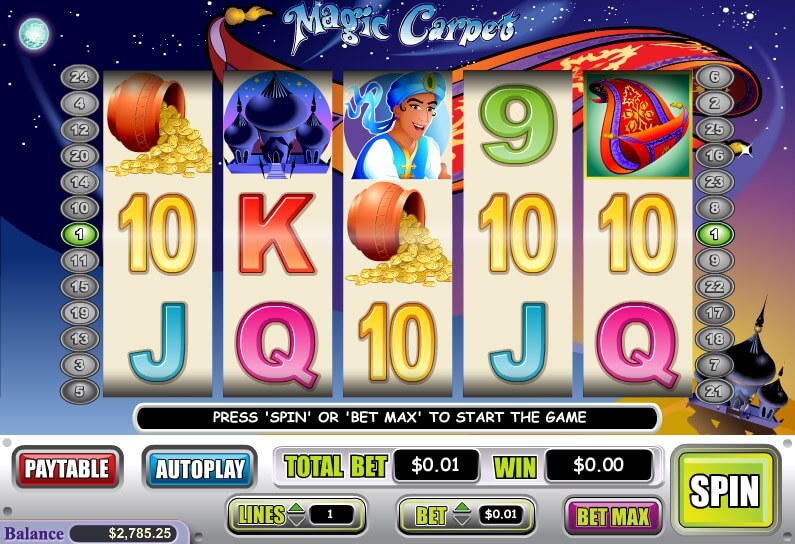
Task: Activate payline number 18
Action: [714, 338]
